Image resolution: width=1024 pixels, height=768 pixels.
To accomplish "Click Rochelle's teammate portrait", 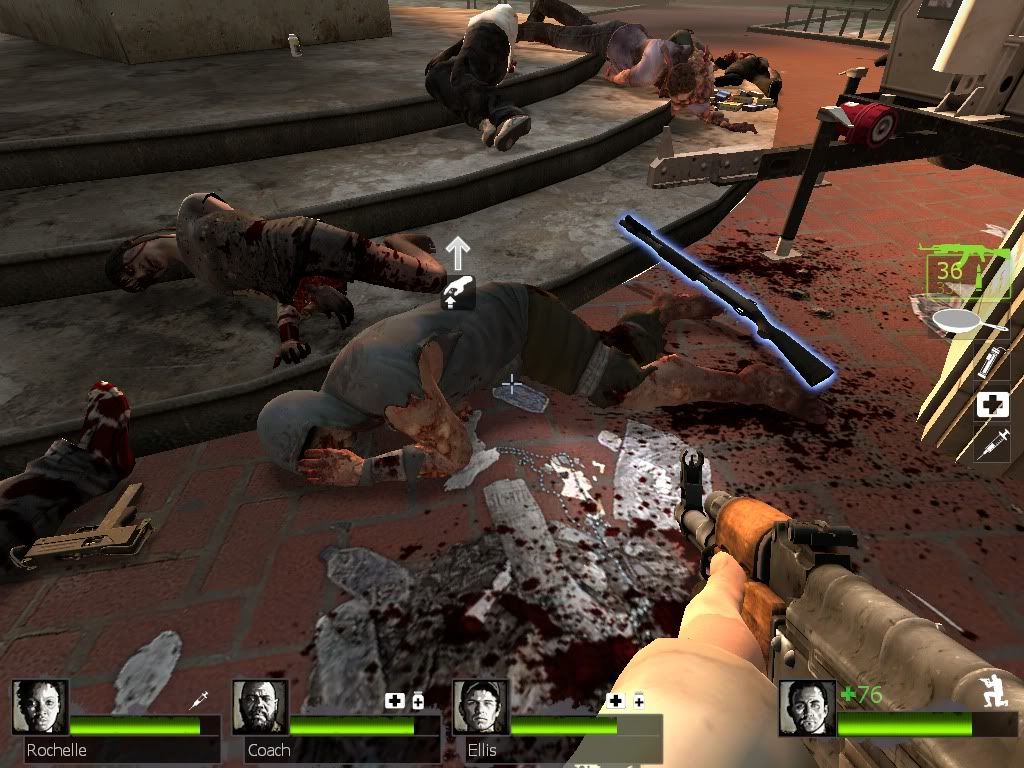I will (x=40, y=707).
